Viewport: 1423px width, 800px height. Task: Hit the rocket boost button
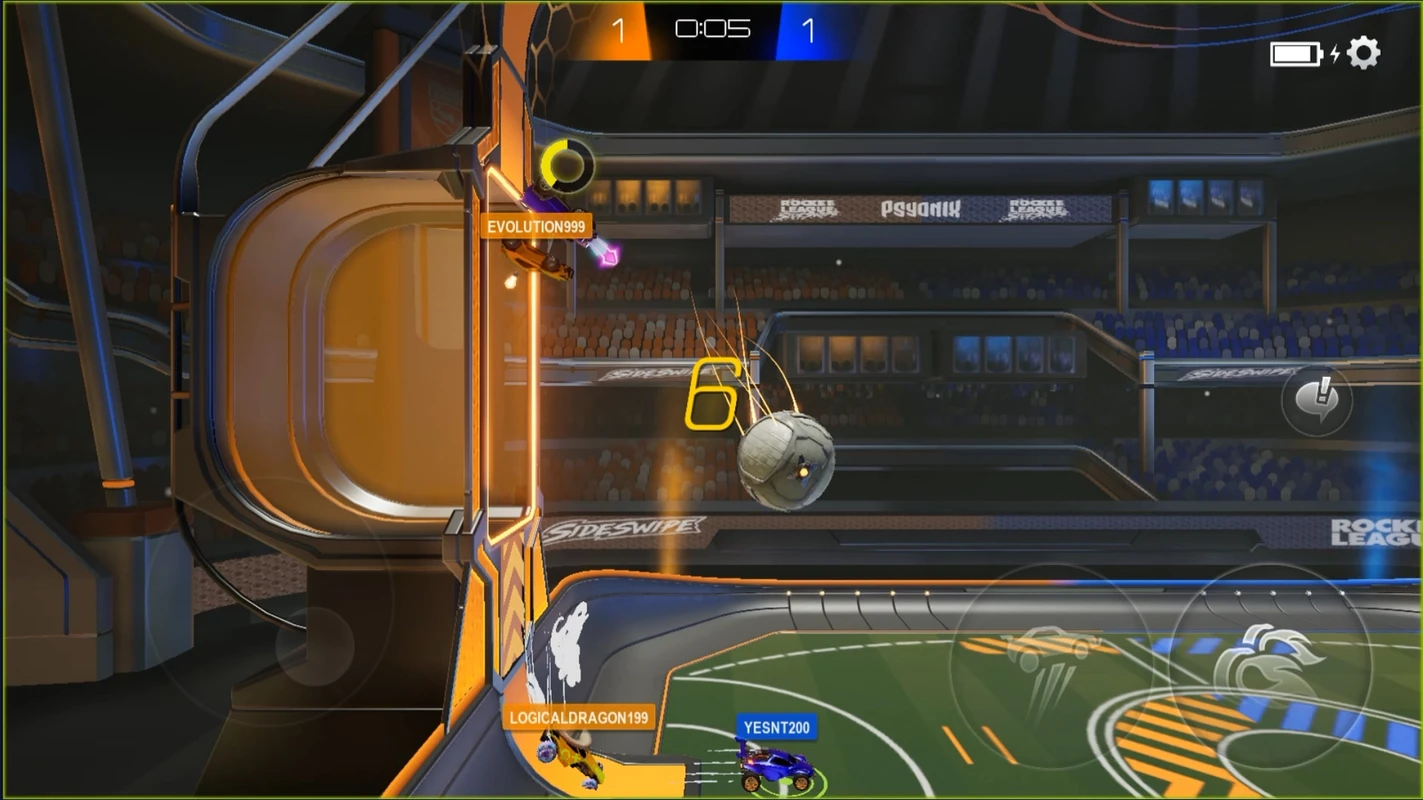click(1268, 663)
